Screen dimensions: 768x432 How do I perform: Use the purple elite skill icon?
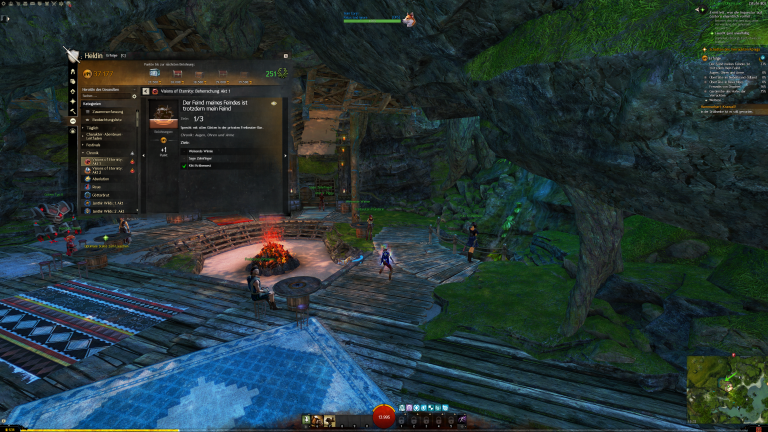(x=461, y=420)
